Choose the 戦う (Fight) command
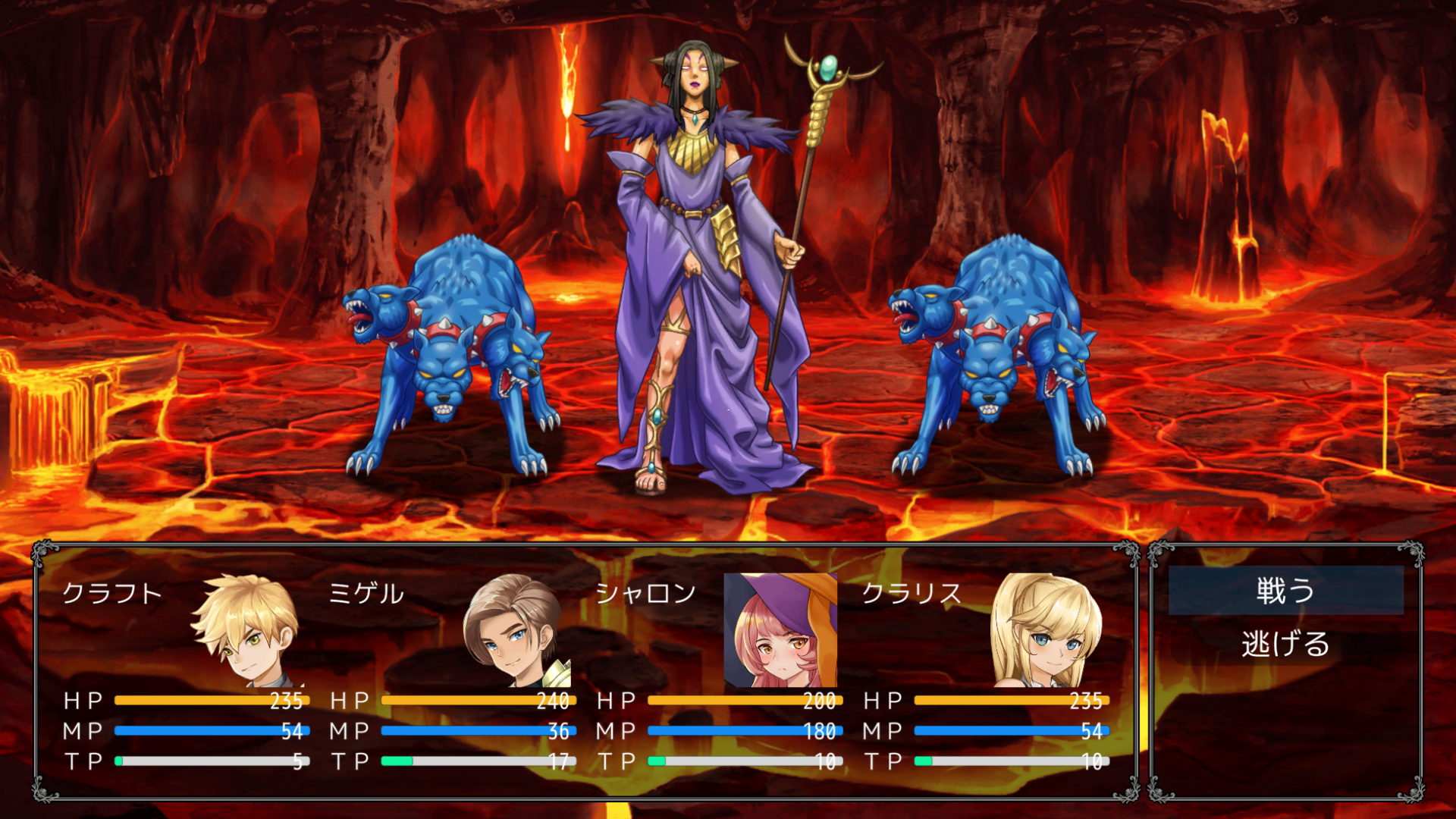1456x819 pixels. point(1285,591)
